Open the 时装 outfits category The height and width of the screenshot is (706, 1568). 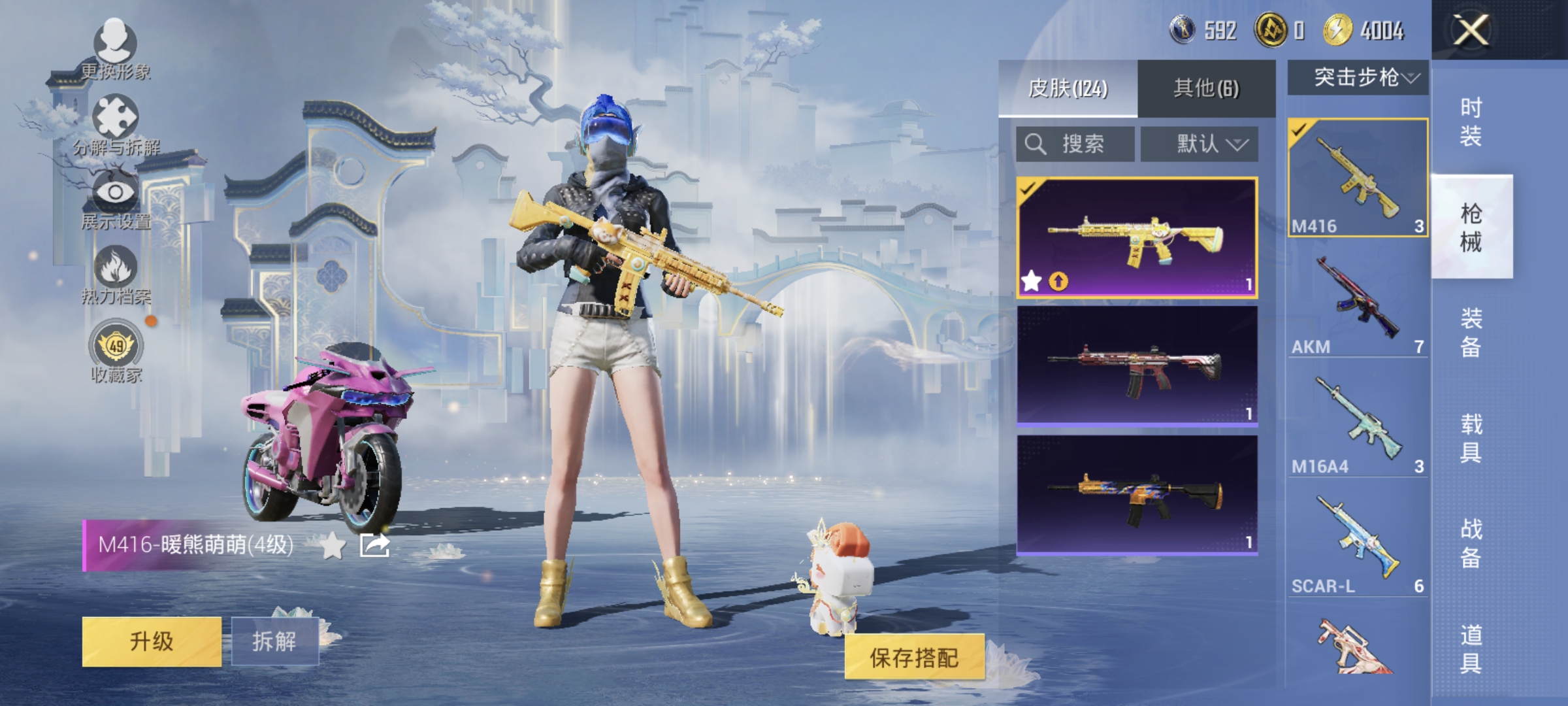(1471, 122)
